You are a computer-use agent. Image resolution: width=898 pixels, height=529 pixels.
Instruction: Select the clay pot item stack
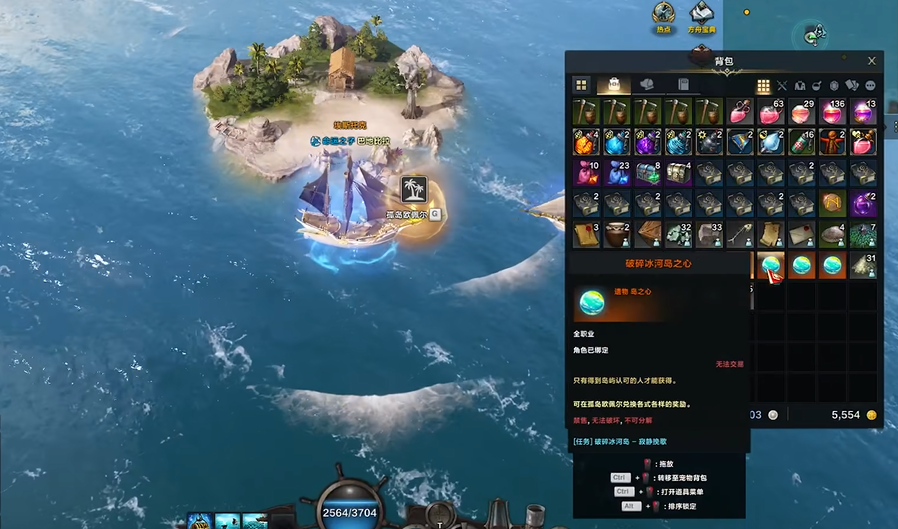[617, 235]
